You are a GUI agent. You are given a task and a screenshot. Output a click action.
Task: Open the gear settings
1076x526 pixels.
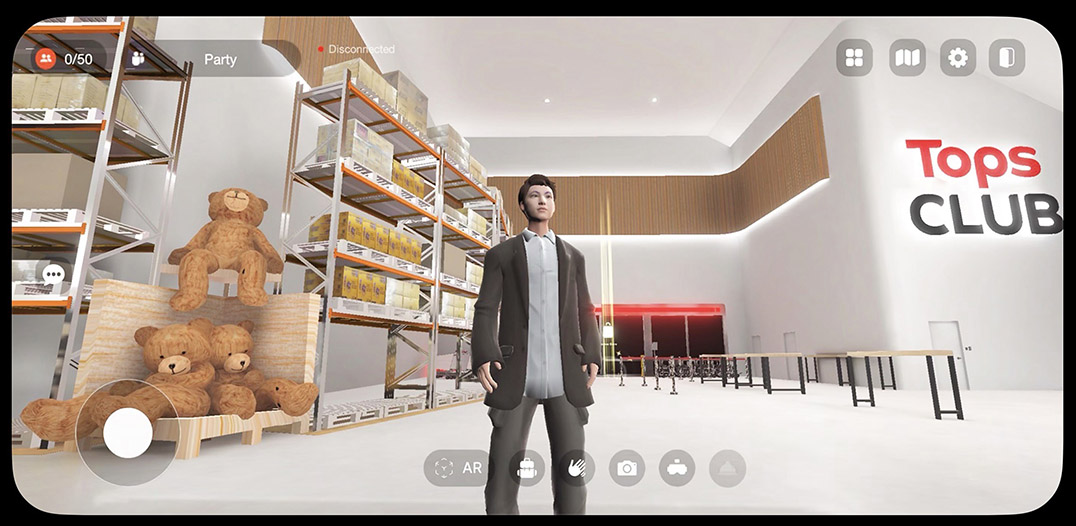[x=958, y=58]
